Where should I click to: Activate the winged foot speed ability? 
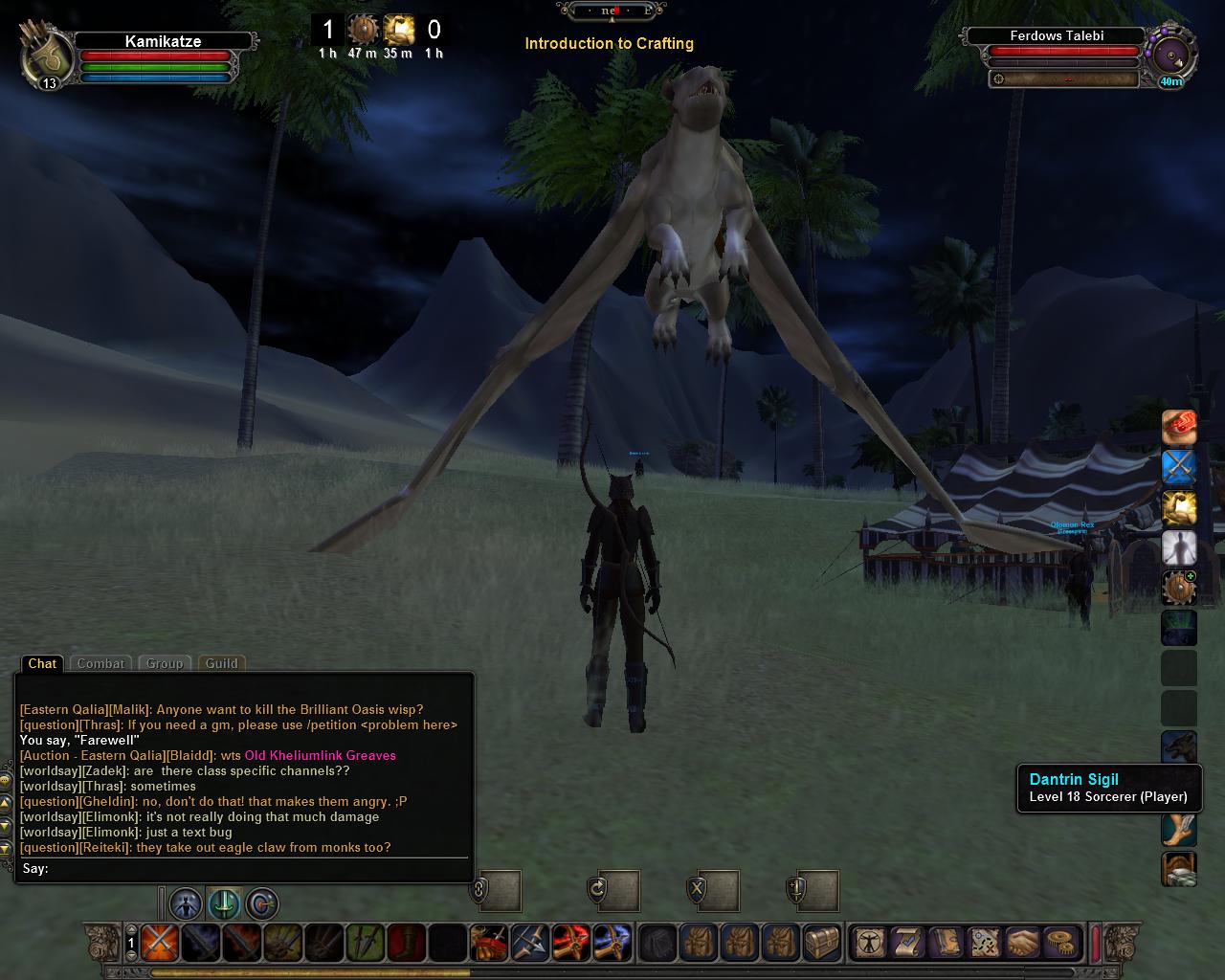point(1179,829)
